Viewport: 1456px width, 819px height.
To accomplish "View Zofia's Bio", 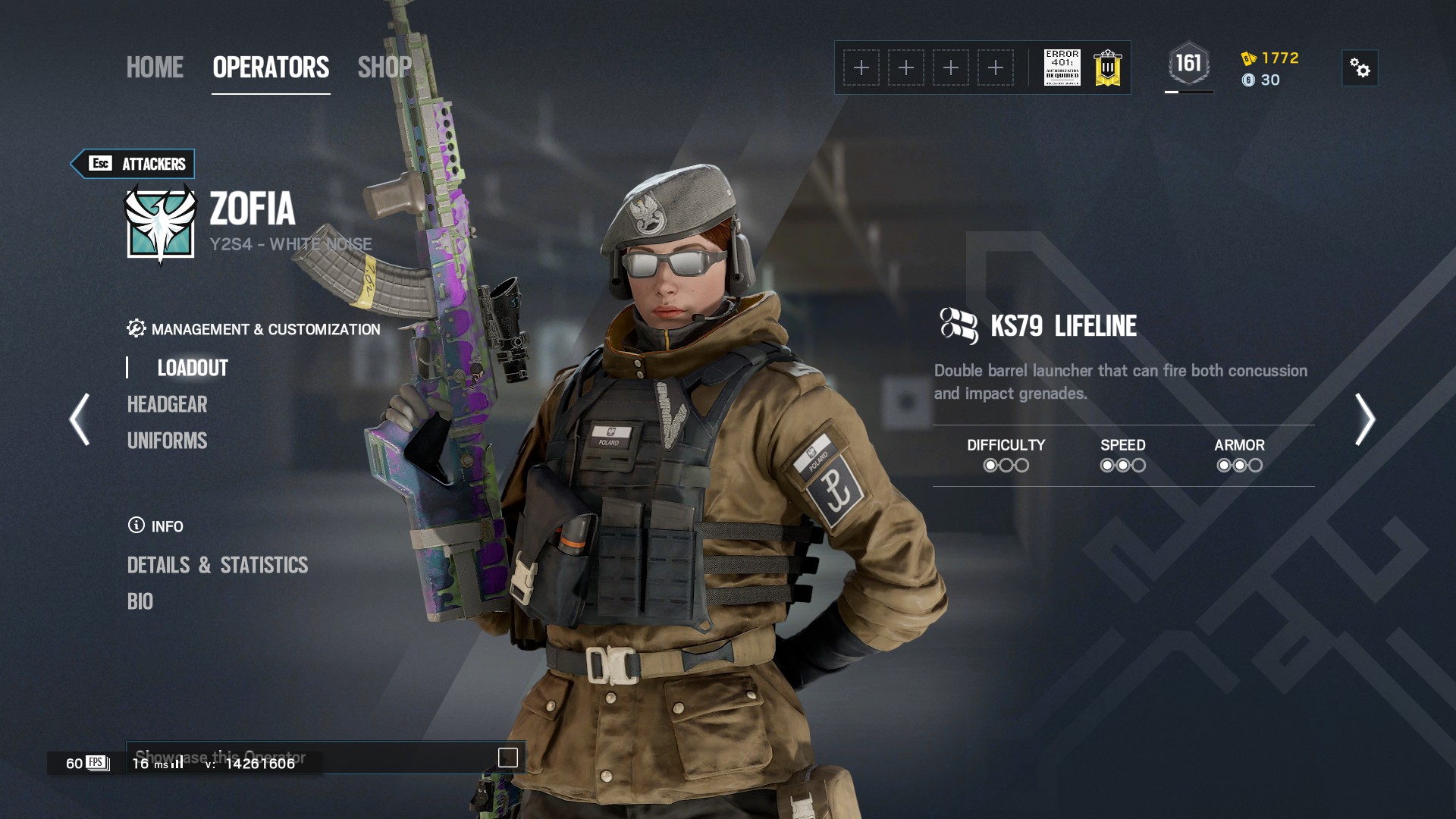I will coord(140,601).
